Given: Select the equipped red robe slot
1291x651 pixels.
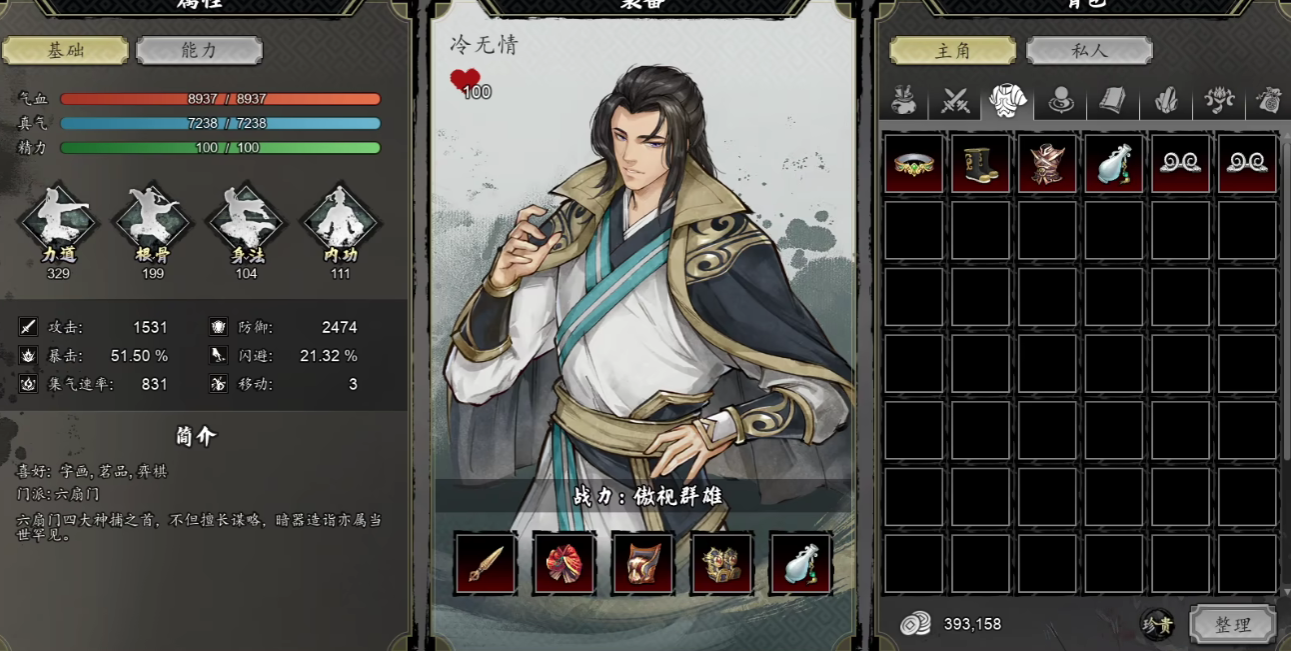Looking at the screenshot, I should coord(565,564).
